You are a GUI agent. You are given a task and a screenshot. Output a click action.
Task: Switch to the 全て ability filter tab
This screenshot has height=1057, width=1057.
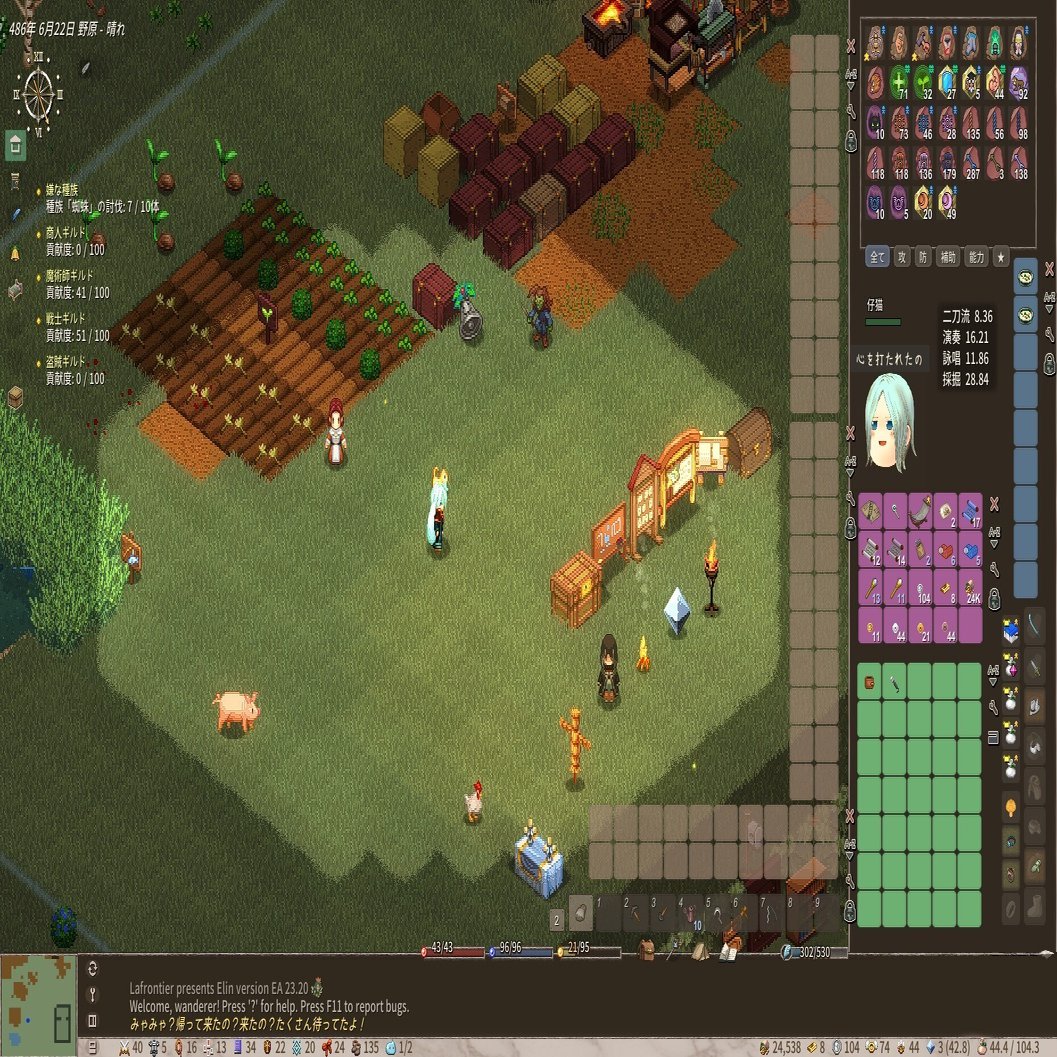[x=877, y=257]
